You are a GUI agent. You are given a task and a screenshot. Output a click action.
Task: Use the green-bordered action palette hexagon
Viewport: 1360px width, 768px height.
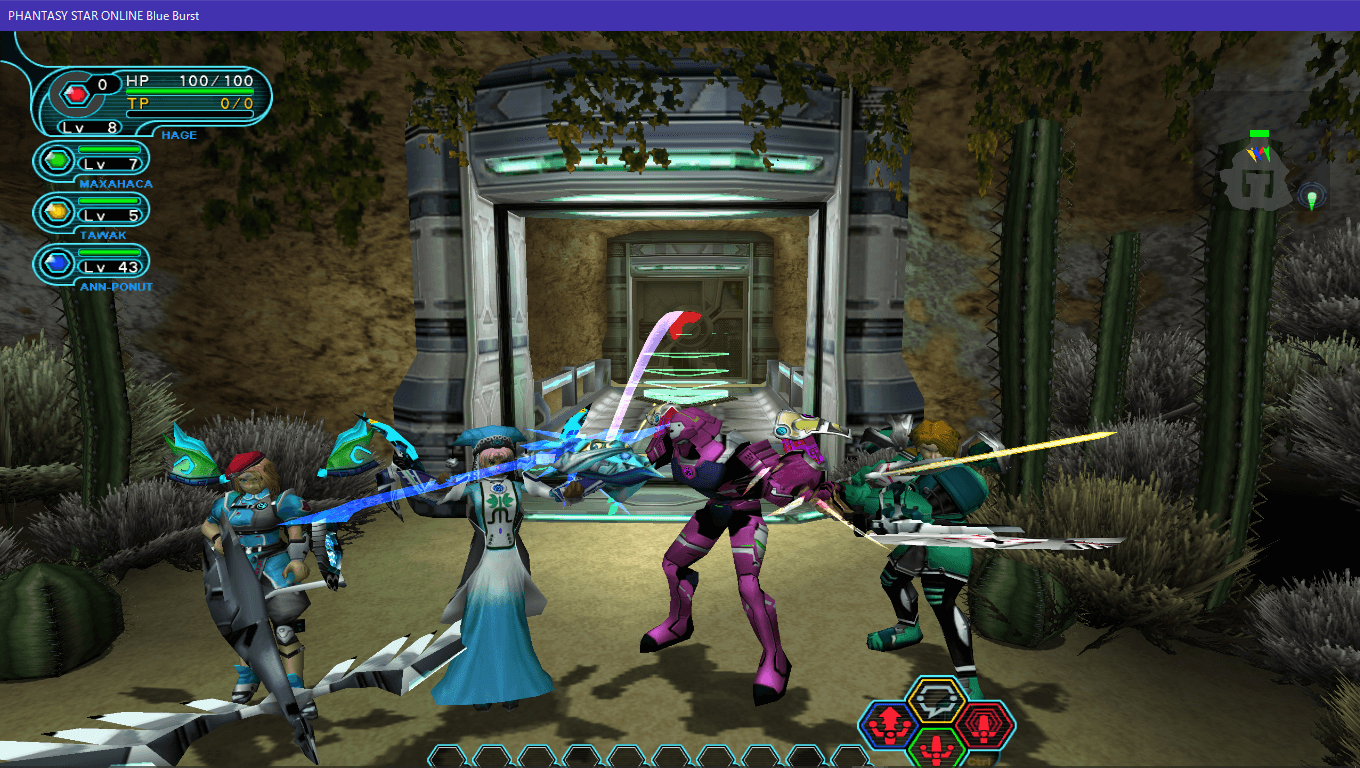tap(937, 745)
